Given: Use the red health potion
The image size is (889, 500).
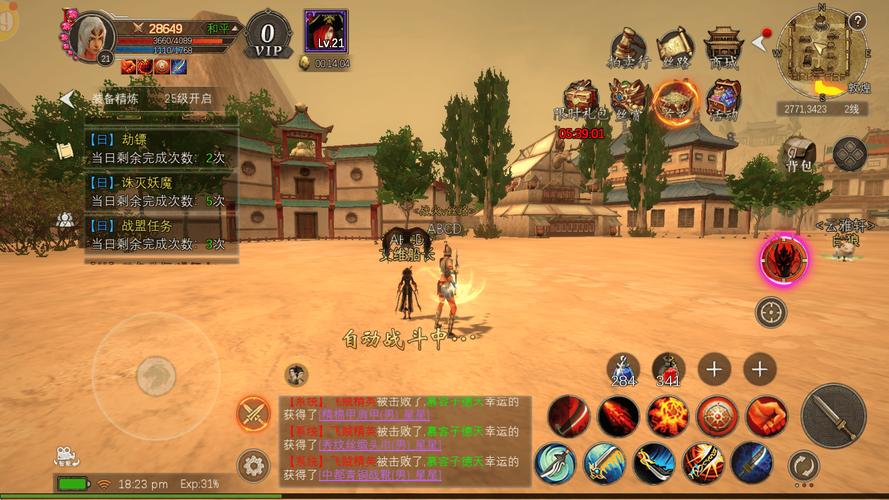Looking at the screenshot, I should tap(667, 369).
